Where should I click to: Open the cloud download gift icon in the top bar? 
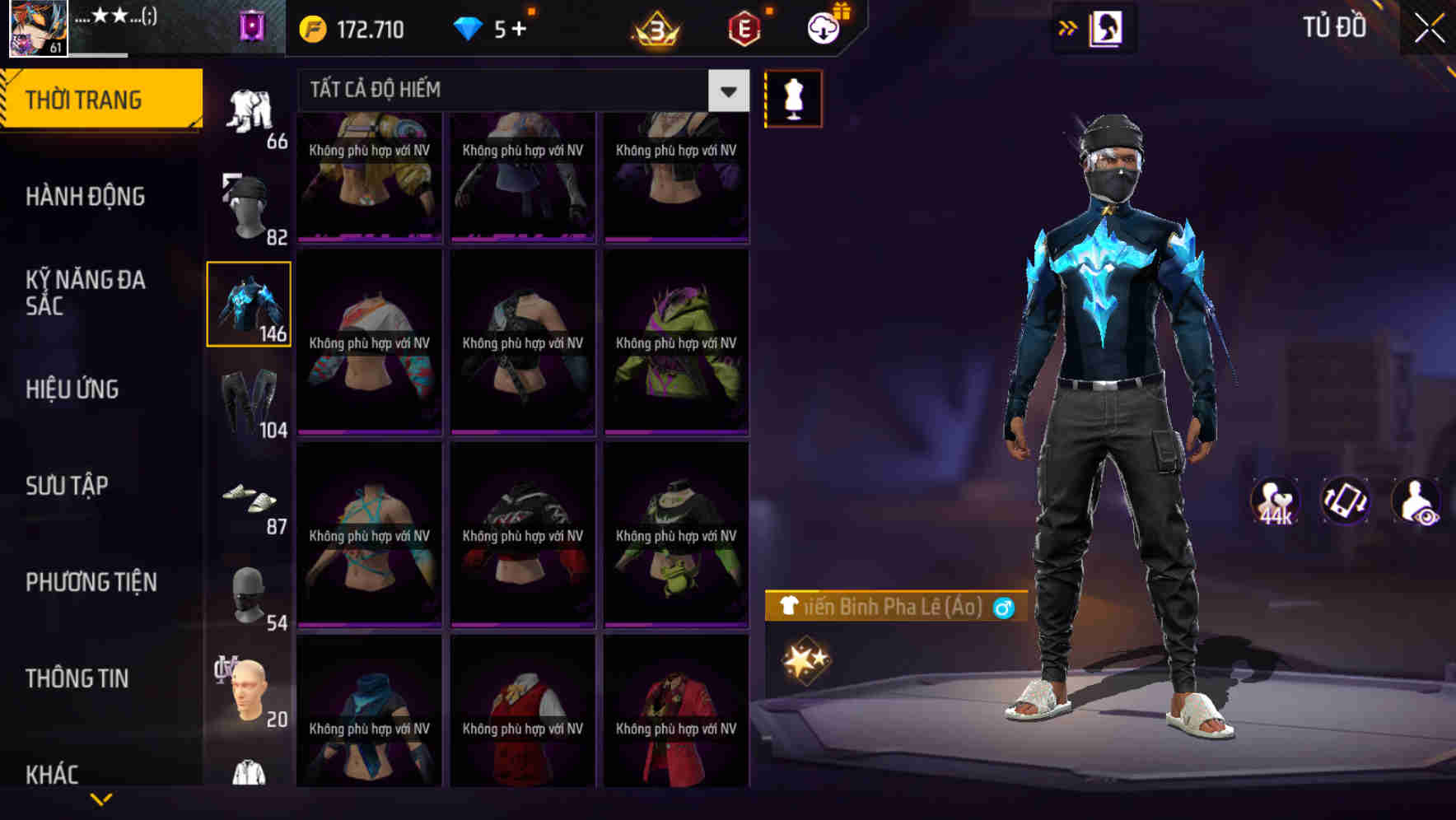pos(820,27)
